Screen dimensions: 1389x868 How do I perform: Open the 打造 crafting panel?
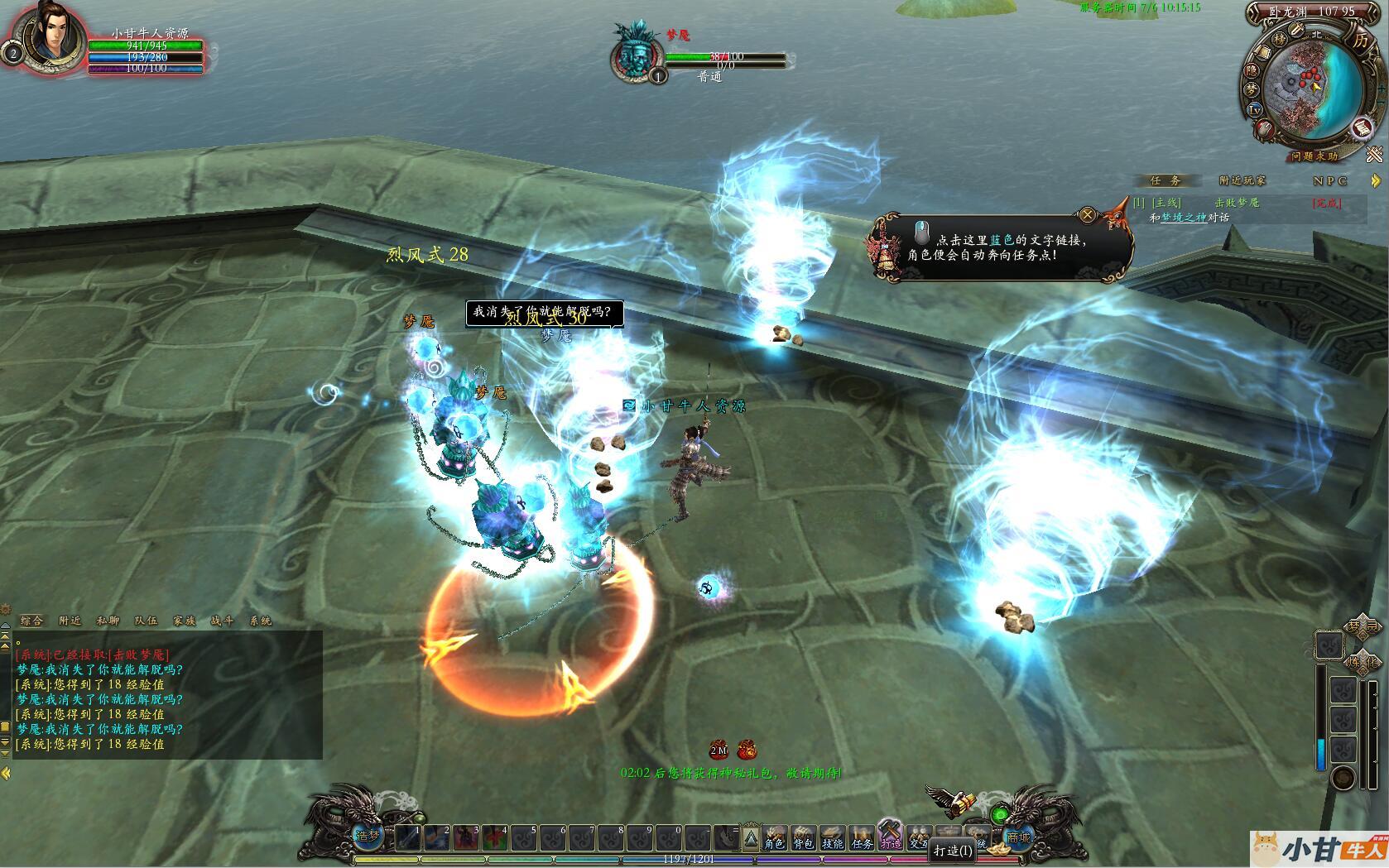coord(891,836)
